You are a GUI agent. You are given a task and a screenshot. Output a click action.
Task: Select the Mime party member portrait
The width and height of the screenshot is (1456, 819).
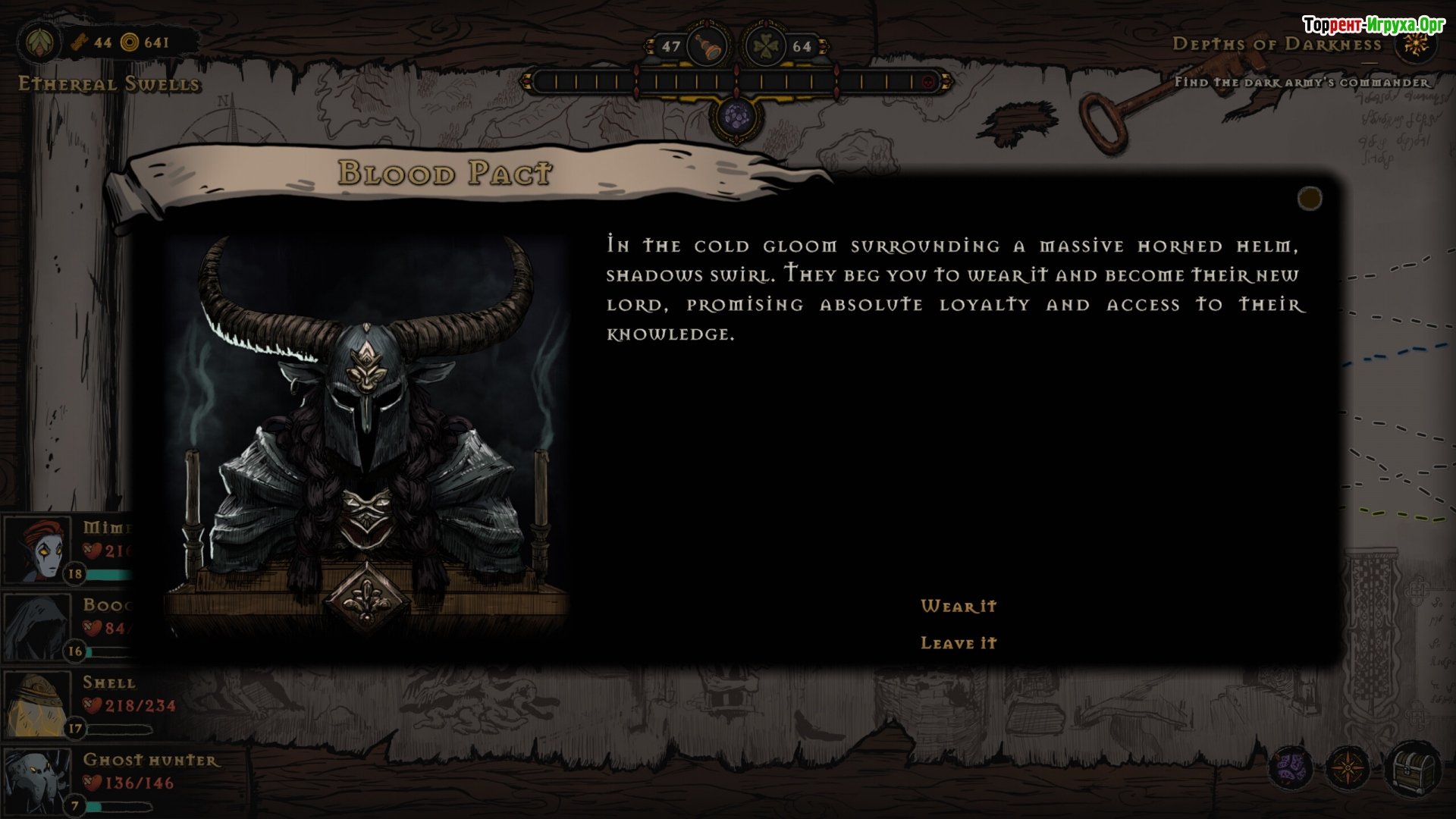(36, 550)
